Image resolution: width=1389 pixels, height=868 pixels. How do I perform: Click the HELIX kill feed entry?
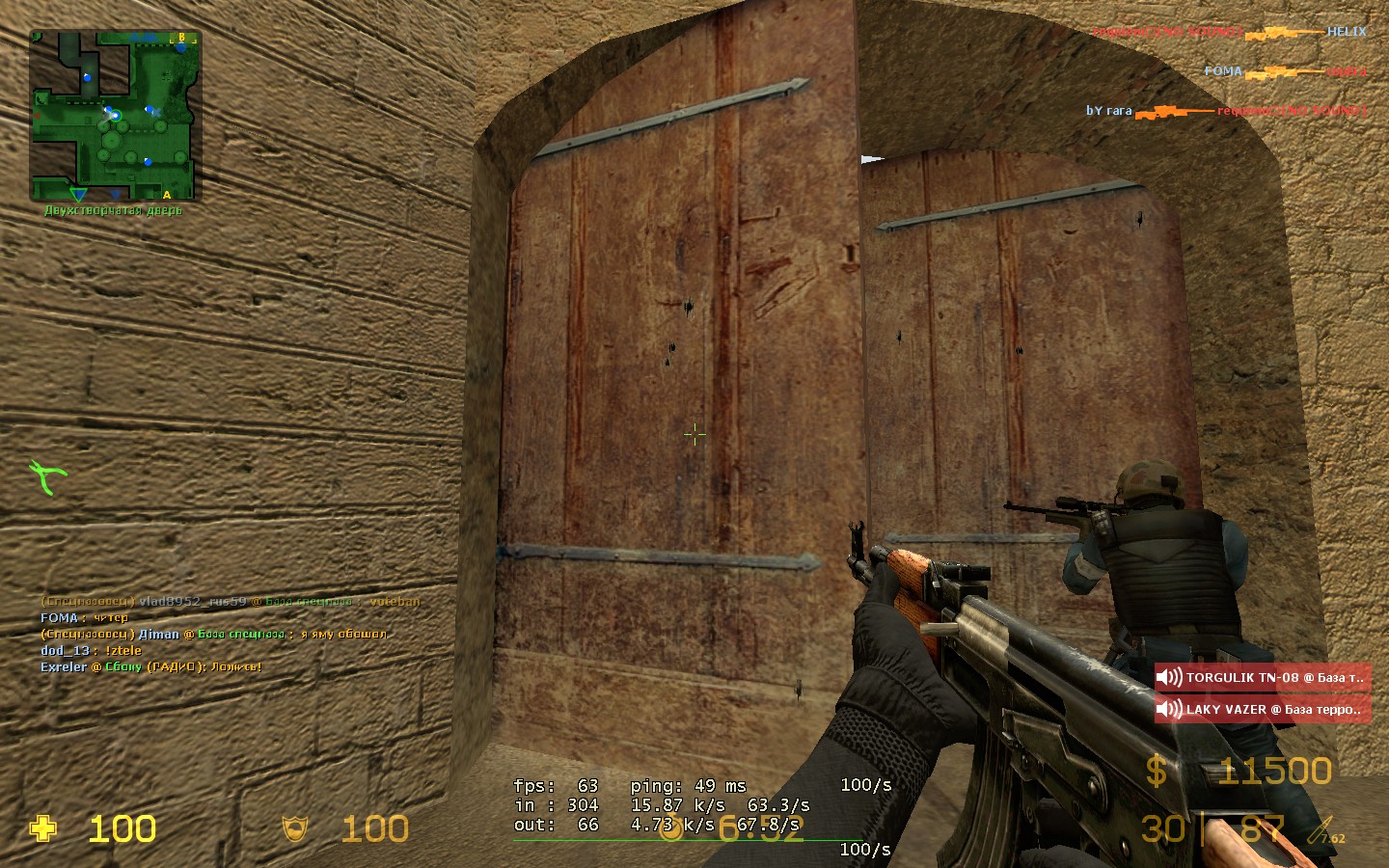[x=1228, y=32]
